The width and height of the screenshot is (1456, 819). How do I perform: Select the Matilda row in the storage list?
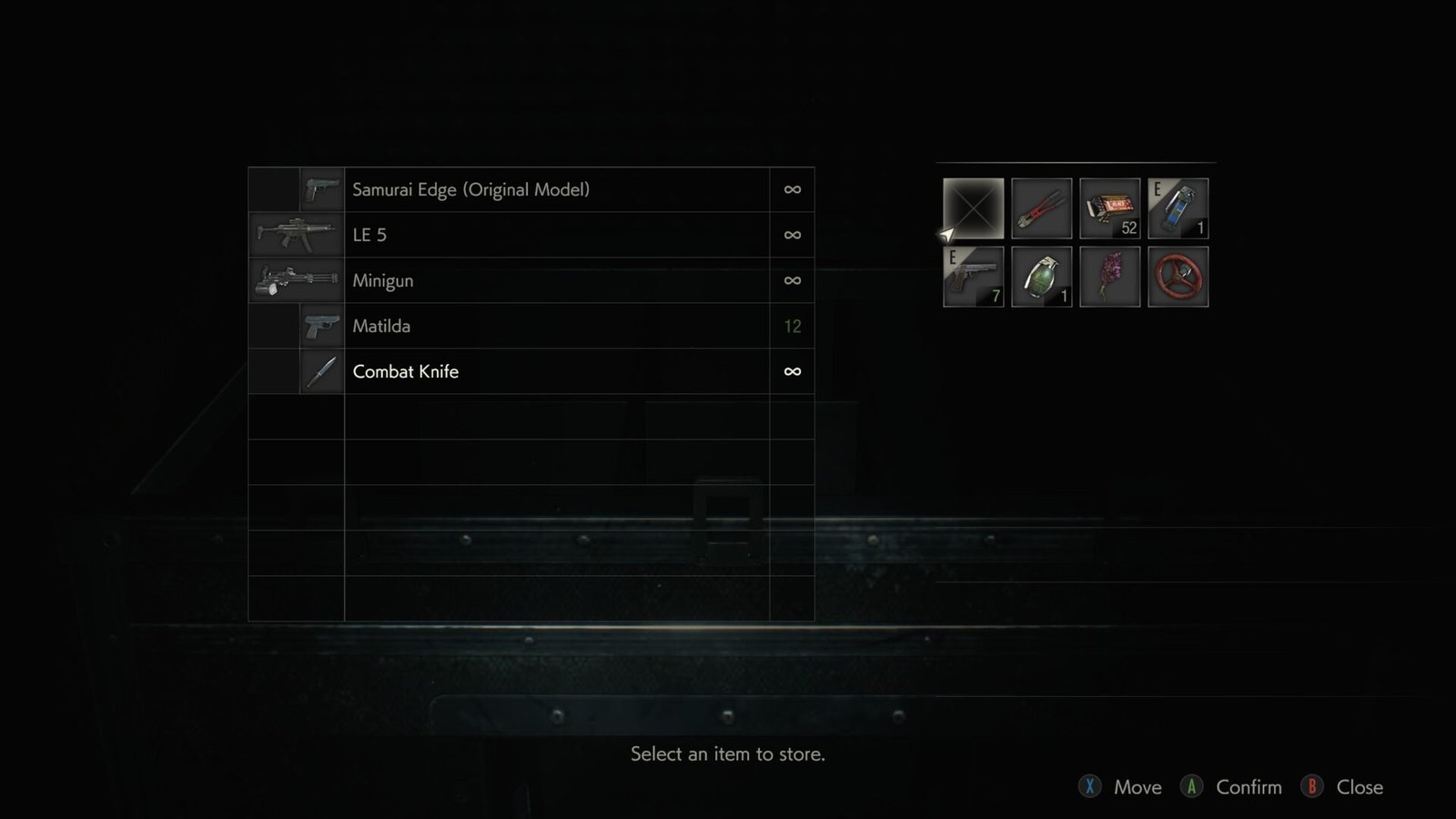coord(546,326)
